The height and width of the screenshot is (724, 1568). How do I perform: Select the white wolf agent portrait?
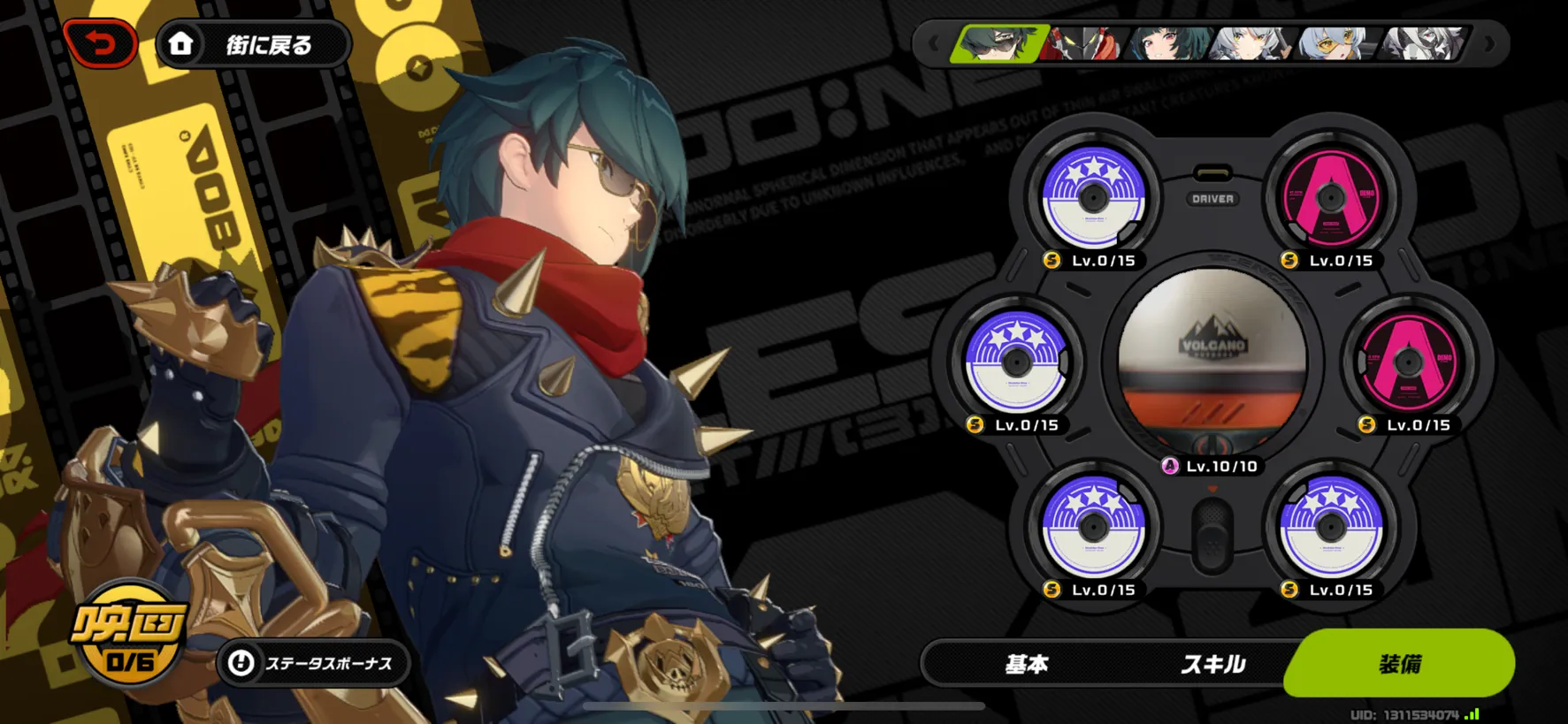click(1421, 43)
